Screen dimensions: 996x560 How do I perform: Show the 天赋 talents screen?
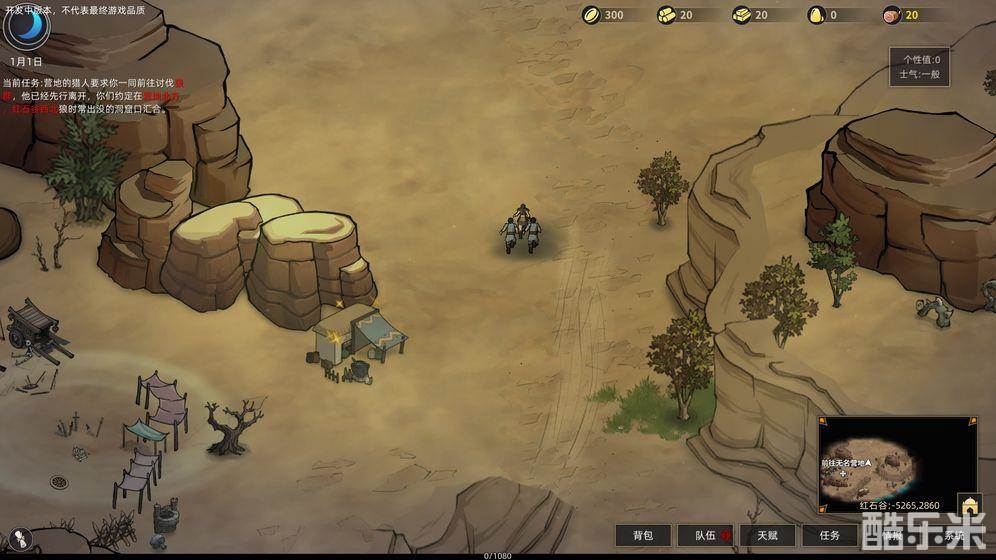[767, 536]
